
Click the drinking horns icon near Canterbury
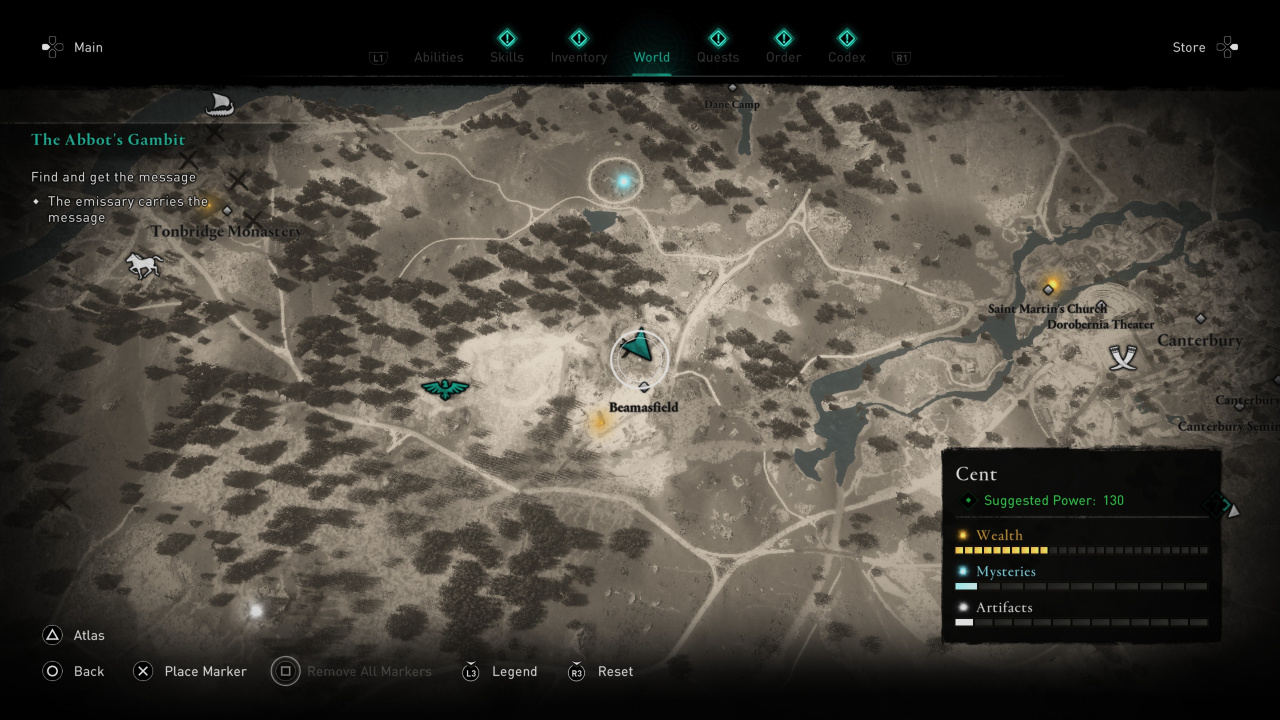[x=1124, y=358]
